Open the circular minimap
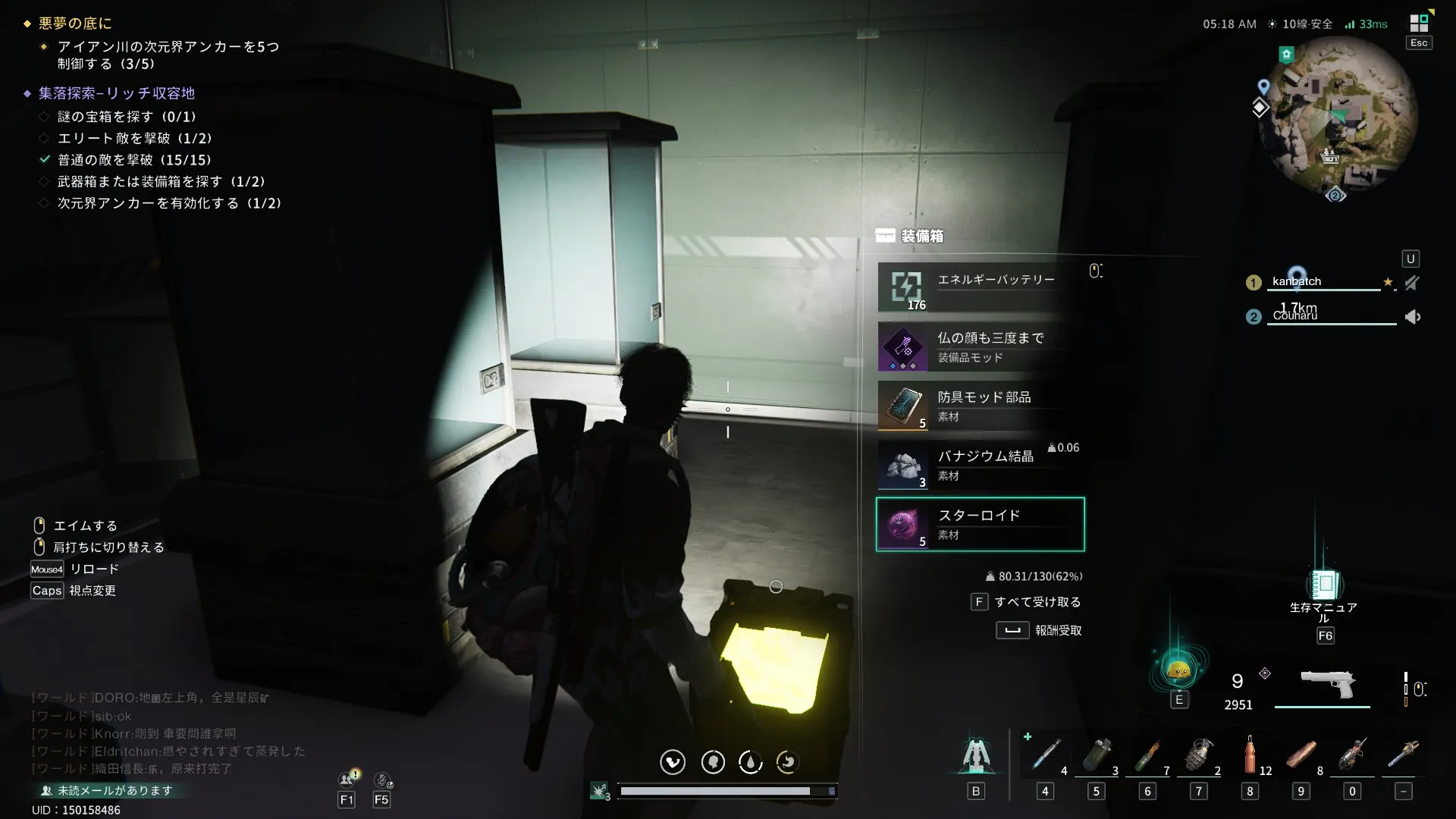 [1338, 114]
